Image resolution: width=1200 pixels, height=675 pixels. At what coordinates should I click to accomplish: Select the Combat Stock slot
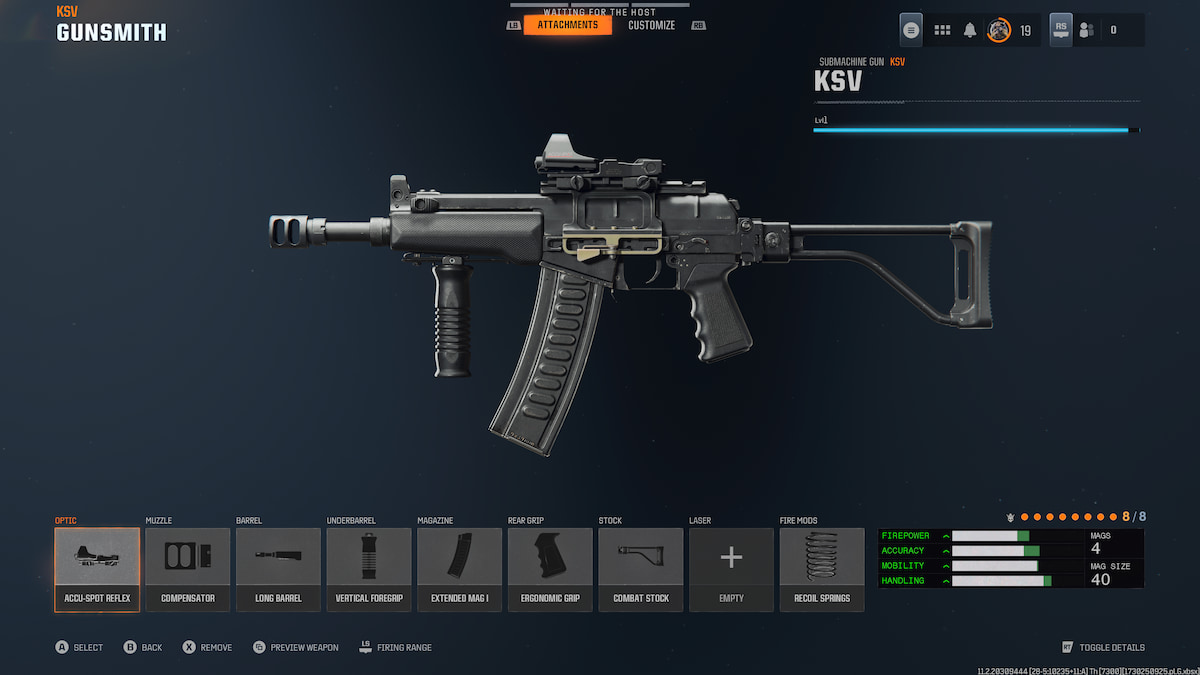tap(641, 568)
